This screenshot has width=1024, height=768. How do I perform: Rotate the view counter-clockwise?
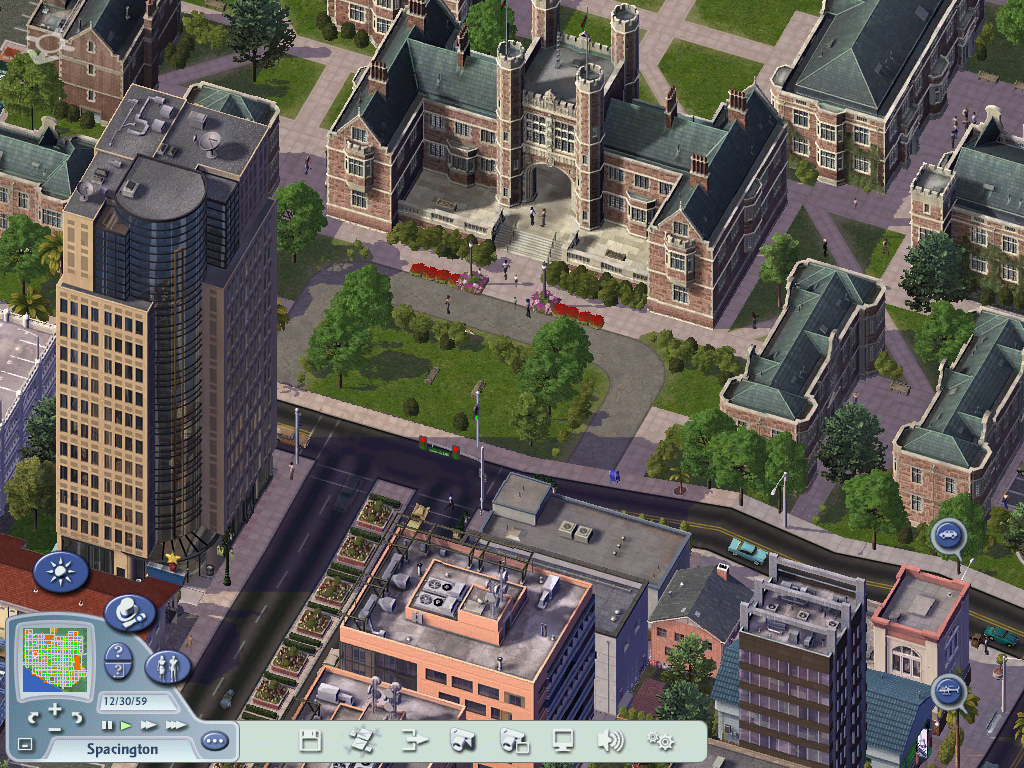coord(33,716)
